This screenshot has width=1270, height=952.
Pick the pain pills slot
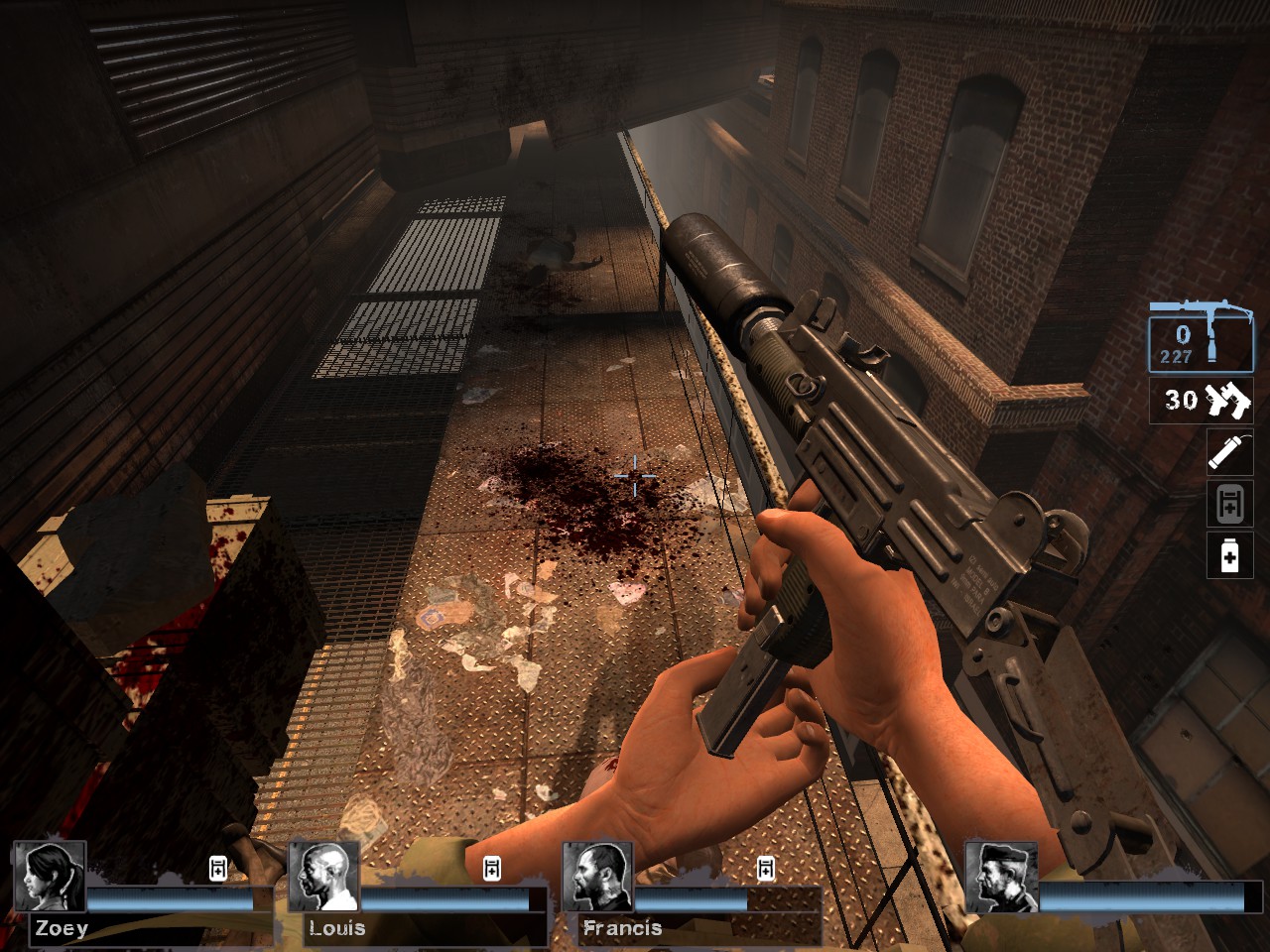pyautogui.click(x=1229, y=556)
